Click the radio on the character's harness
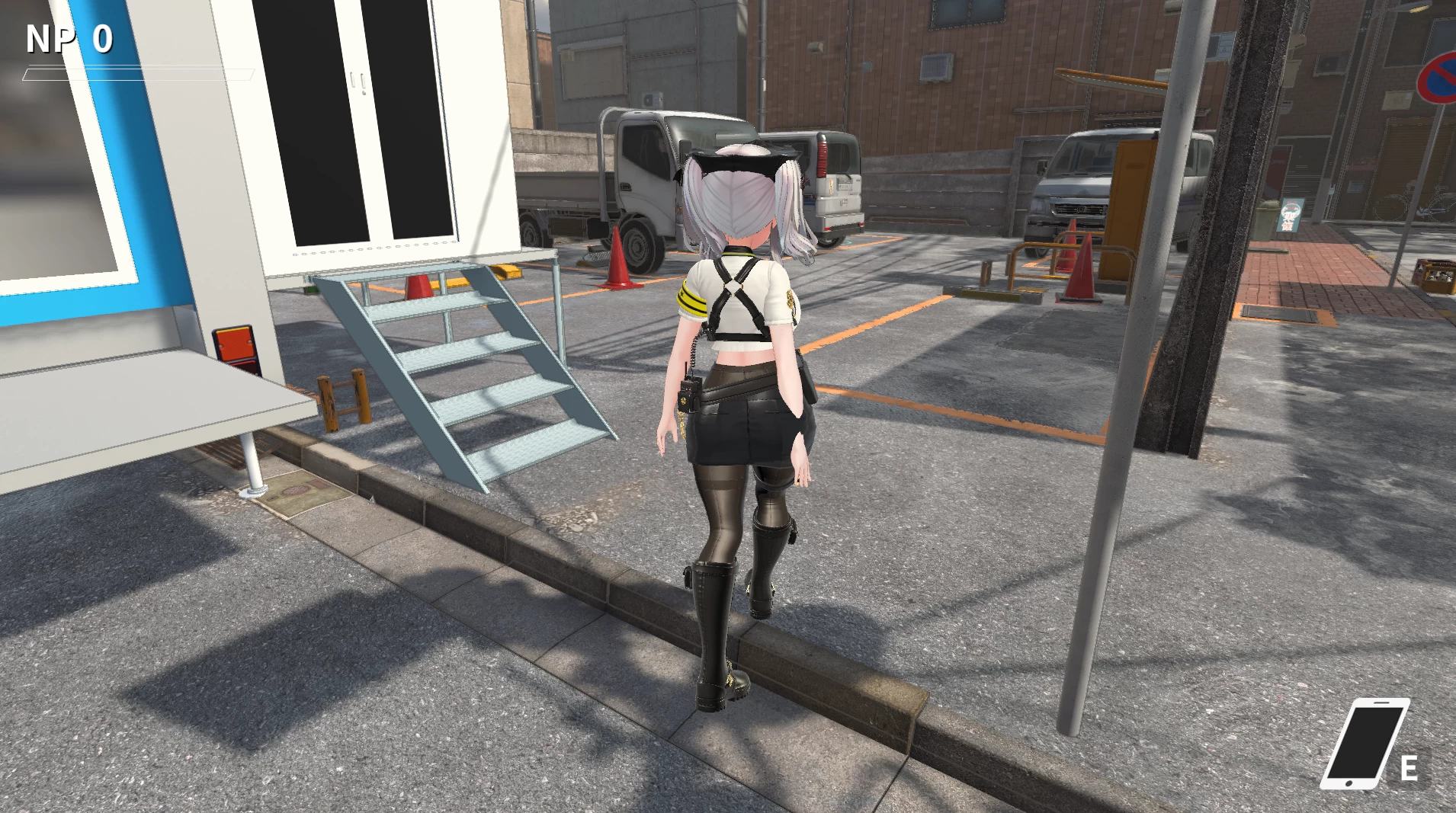The width and height of the screenshot is (1456, 813). pyautogui.click(x=691, y=394)
